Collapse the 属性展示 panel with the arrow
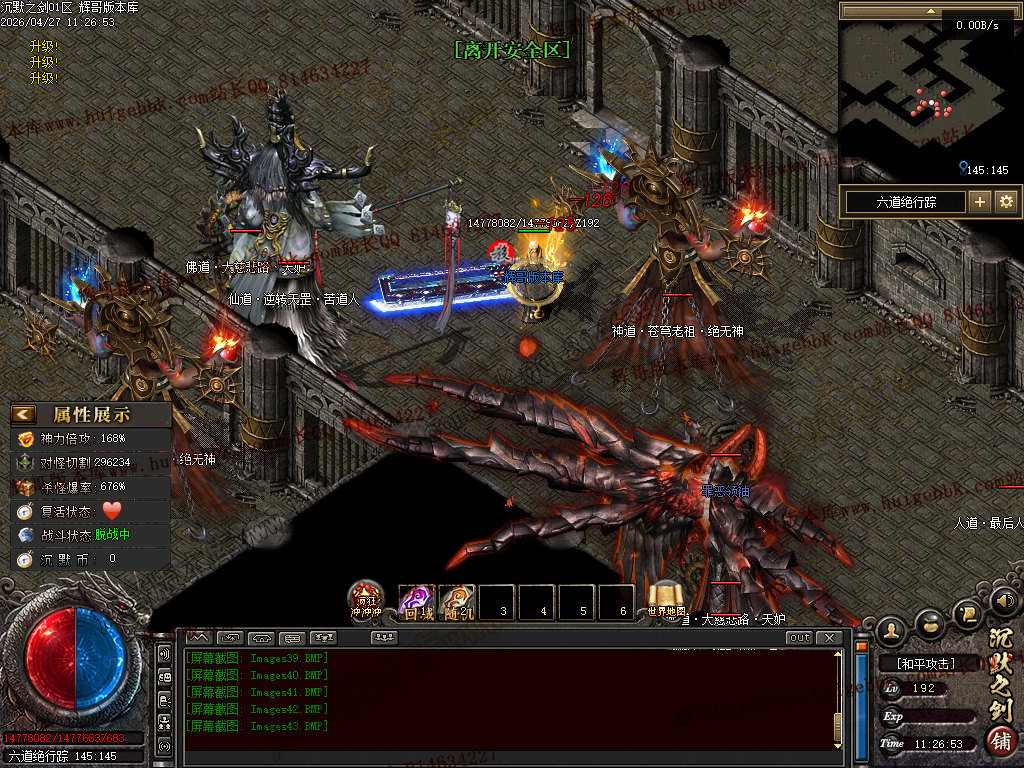This screenshot has width=1024, height=768. (24, 414)
